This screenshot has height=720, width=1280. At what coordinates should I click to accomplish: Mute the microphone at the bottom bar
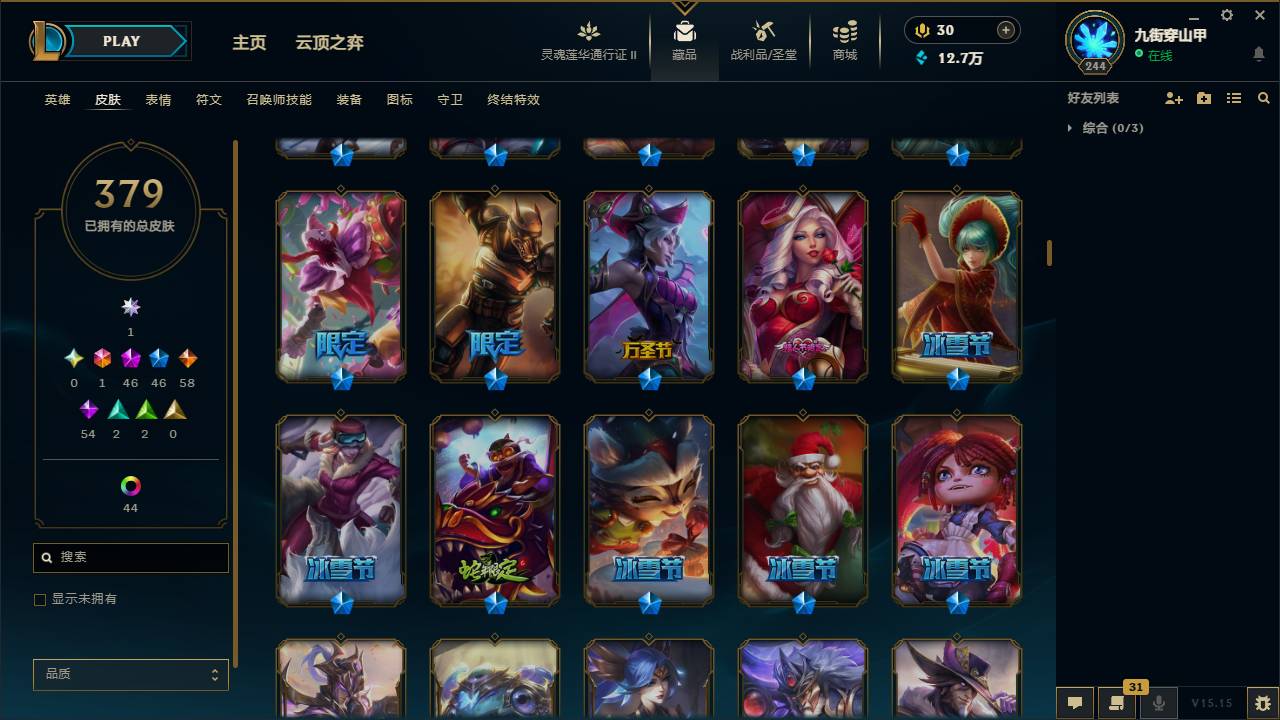pos(1160,703)
